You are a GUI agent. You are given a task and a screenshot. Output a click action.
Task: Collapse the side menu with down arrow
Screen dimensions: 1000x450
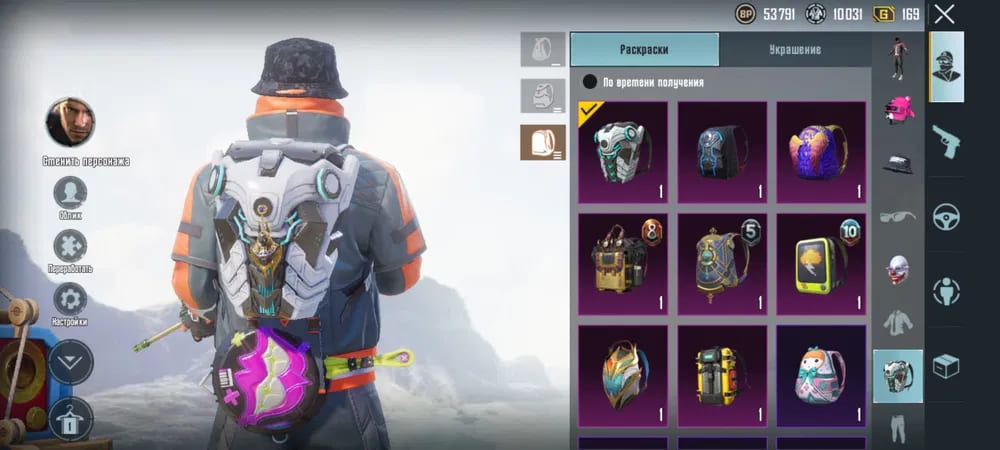70,361
